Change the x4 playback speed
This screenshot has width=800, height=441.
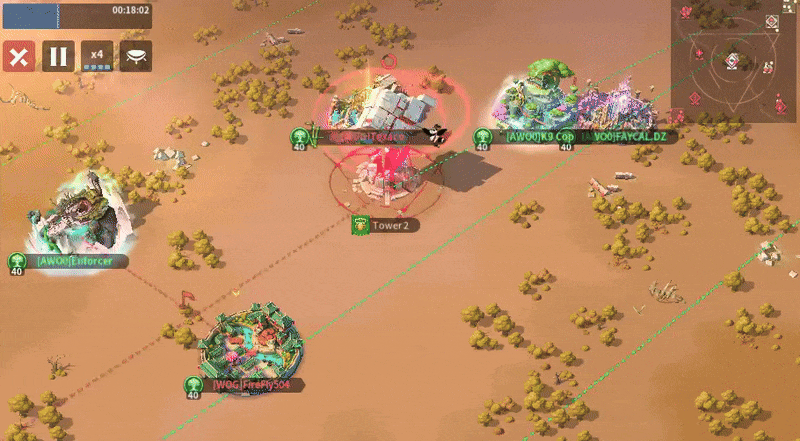click(97, 56)
